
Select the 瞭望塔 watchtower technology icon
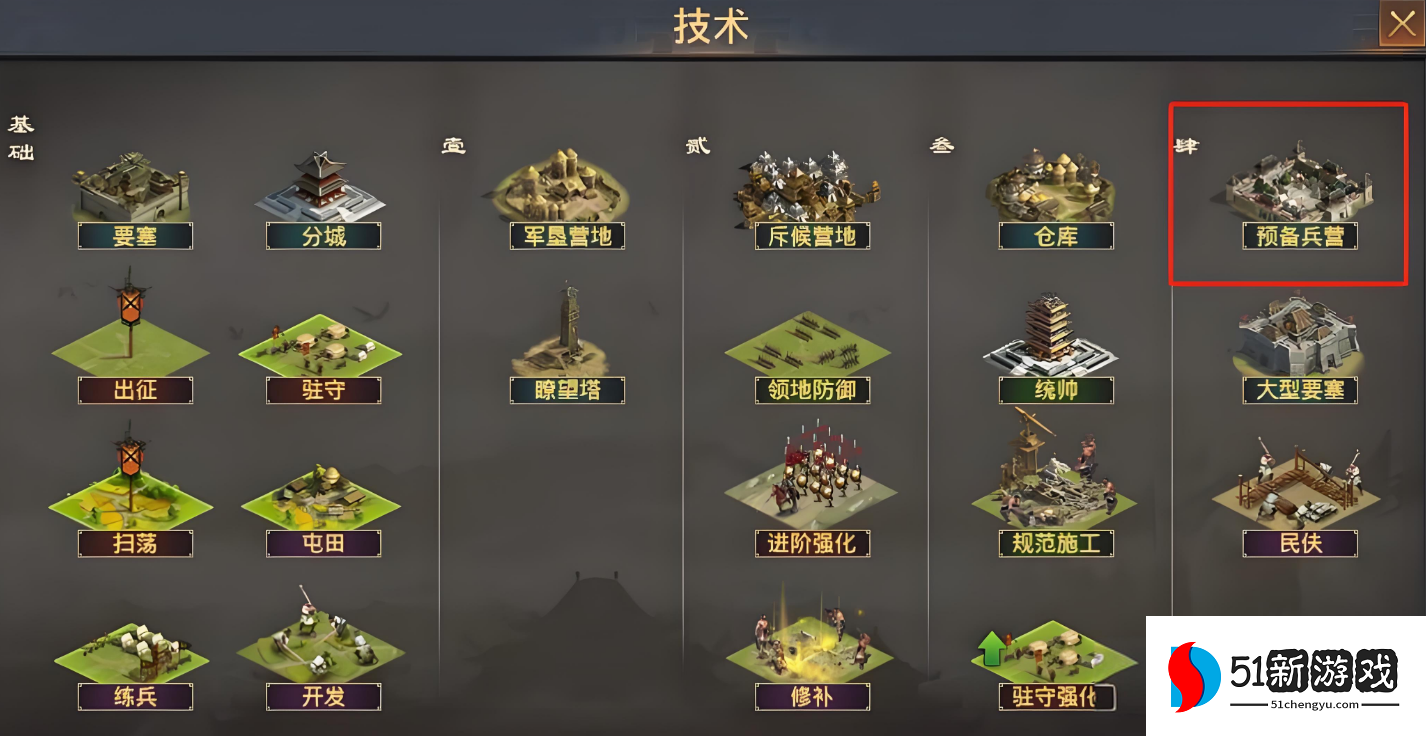[565, 345]
